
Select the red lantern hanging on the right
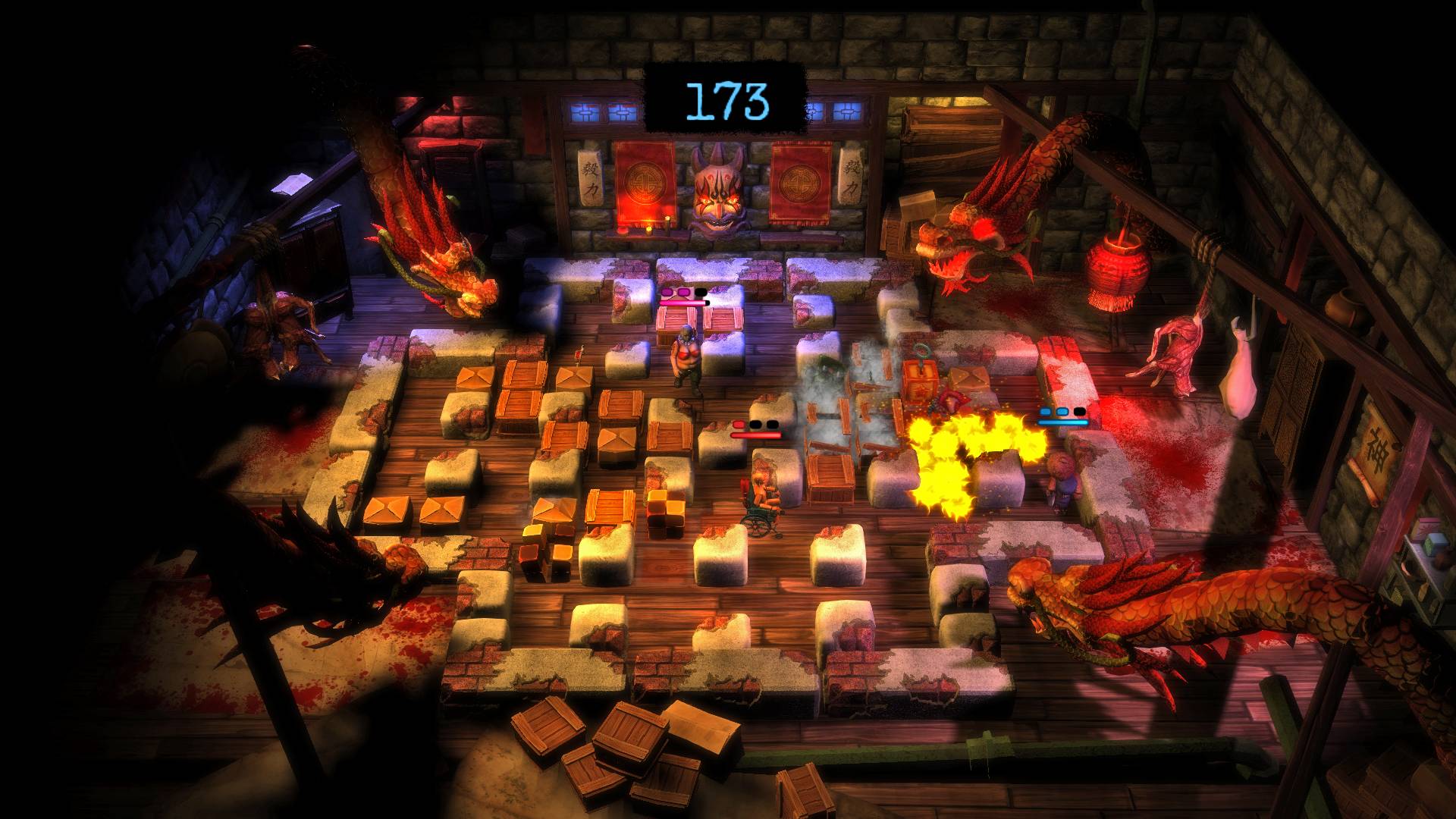(x=1120, y=265)
